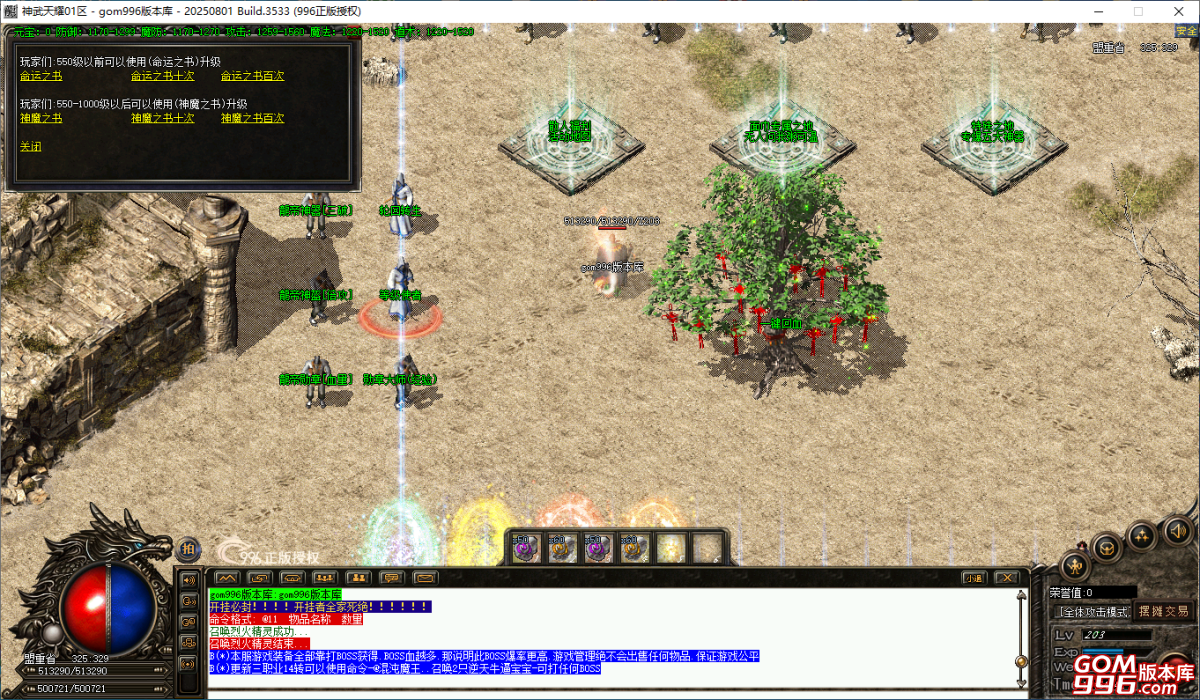1200x700 pixels.
Task: Maximize the game window
Action: point(1137,10)
